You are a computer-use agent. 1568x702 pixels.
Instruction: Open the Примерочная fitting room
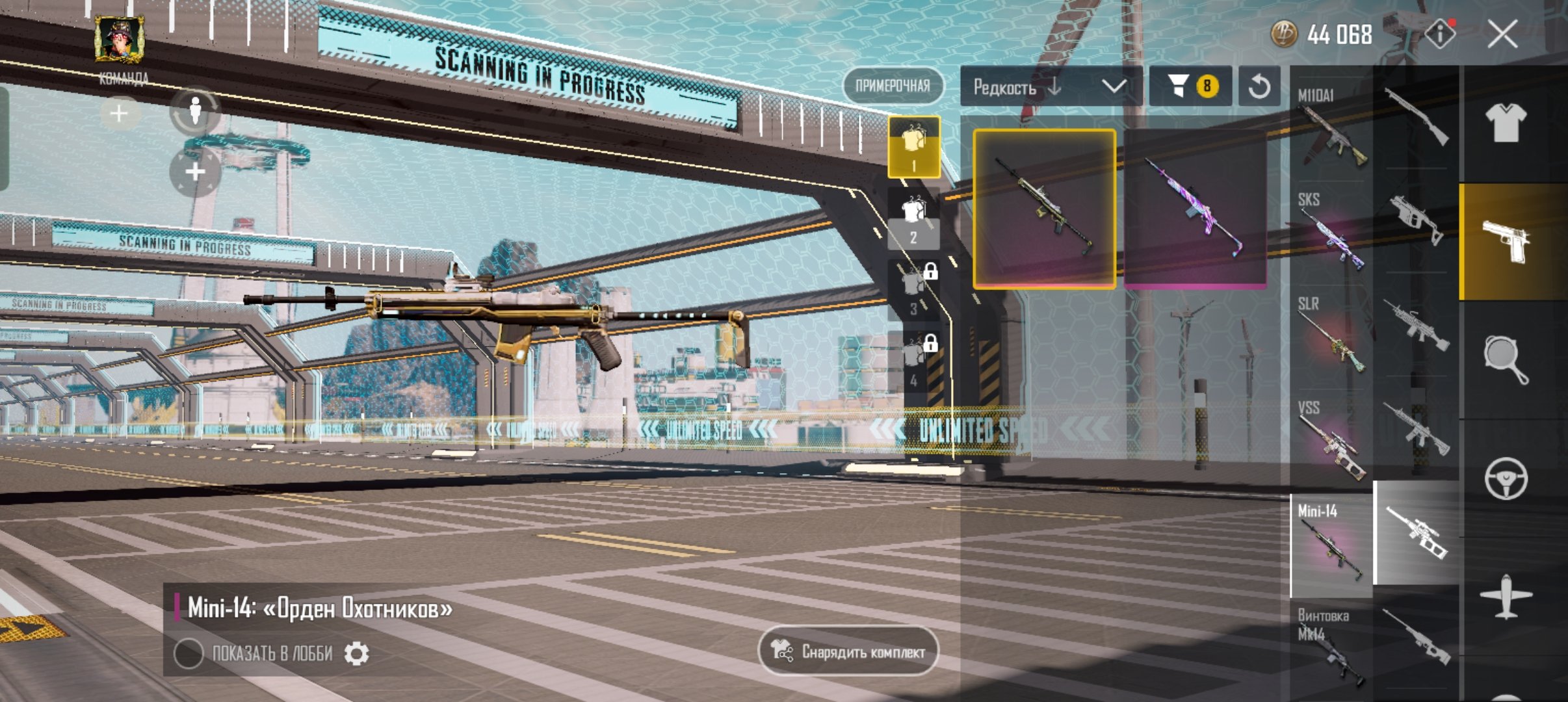coord(893,86)
